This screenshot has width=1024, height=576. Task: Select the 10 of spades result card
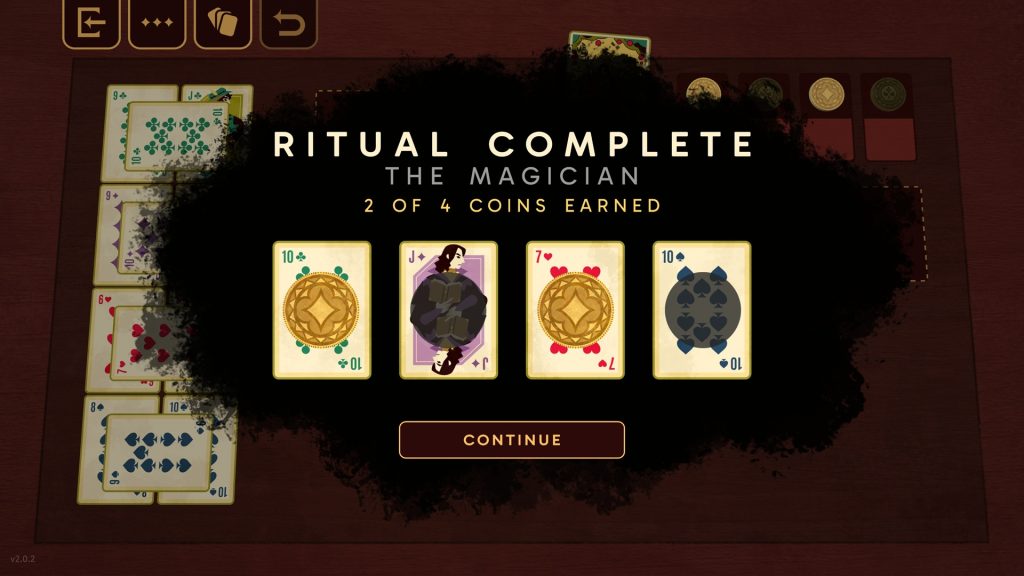point(702,310)
